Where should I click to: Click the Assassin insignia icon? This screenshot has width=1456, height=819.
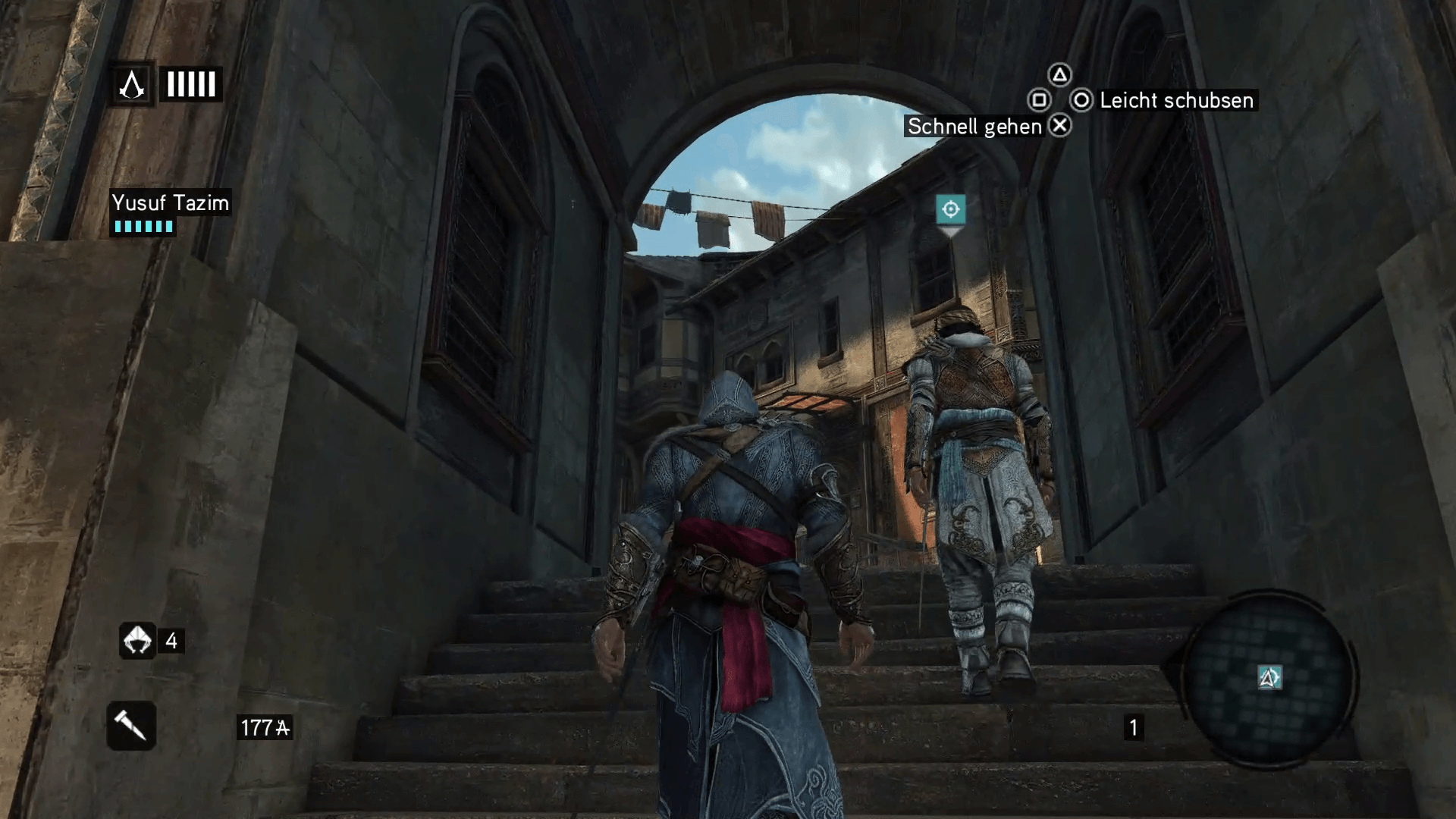pyautogui.click(x=133, y=84)
